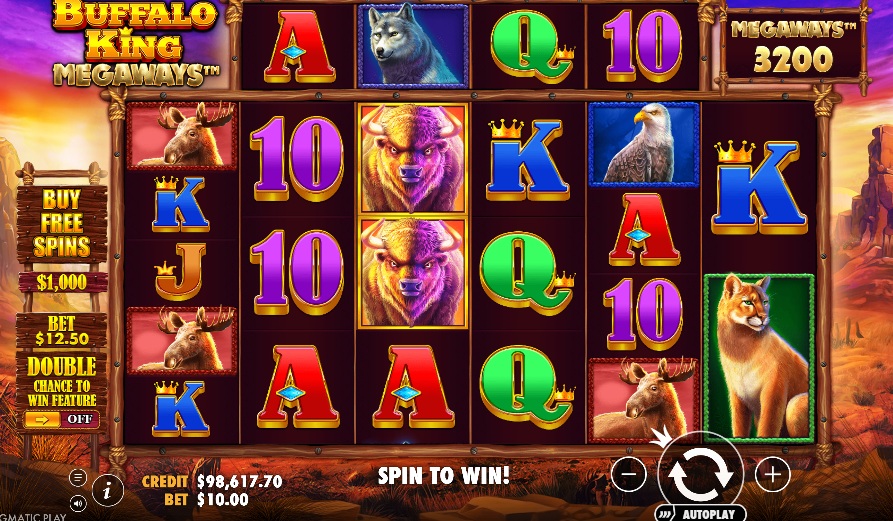Open the info paytable button

[107, 490]
